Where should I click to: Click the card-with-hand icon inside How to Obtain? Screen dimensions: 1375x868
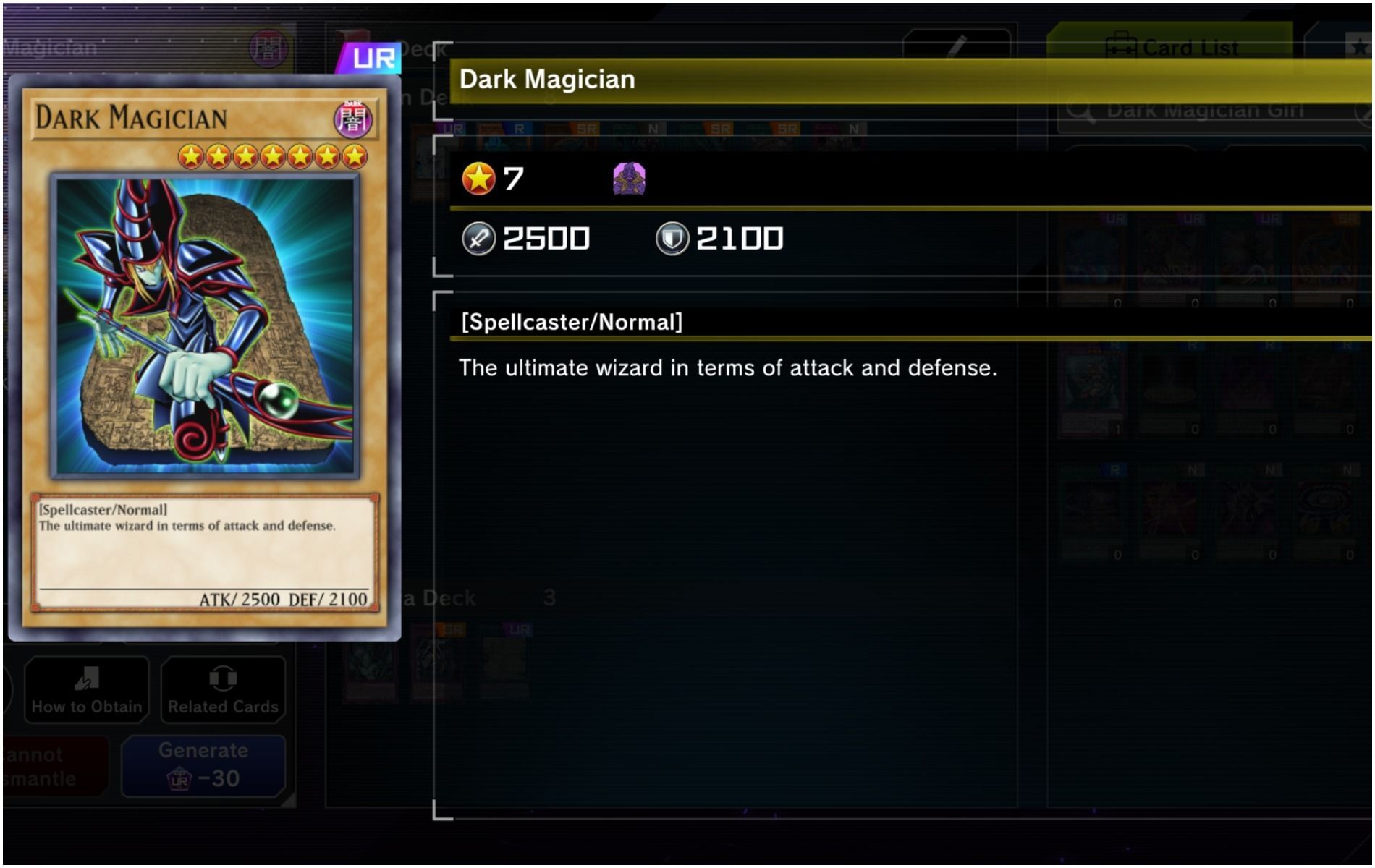tap(85, 678)
